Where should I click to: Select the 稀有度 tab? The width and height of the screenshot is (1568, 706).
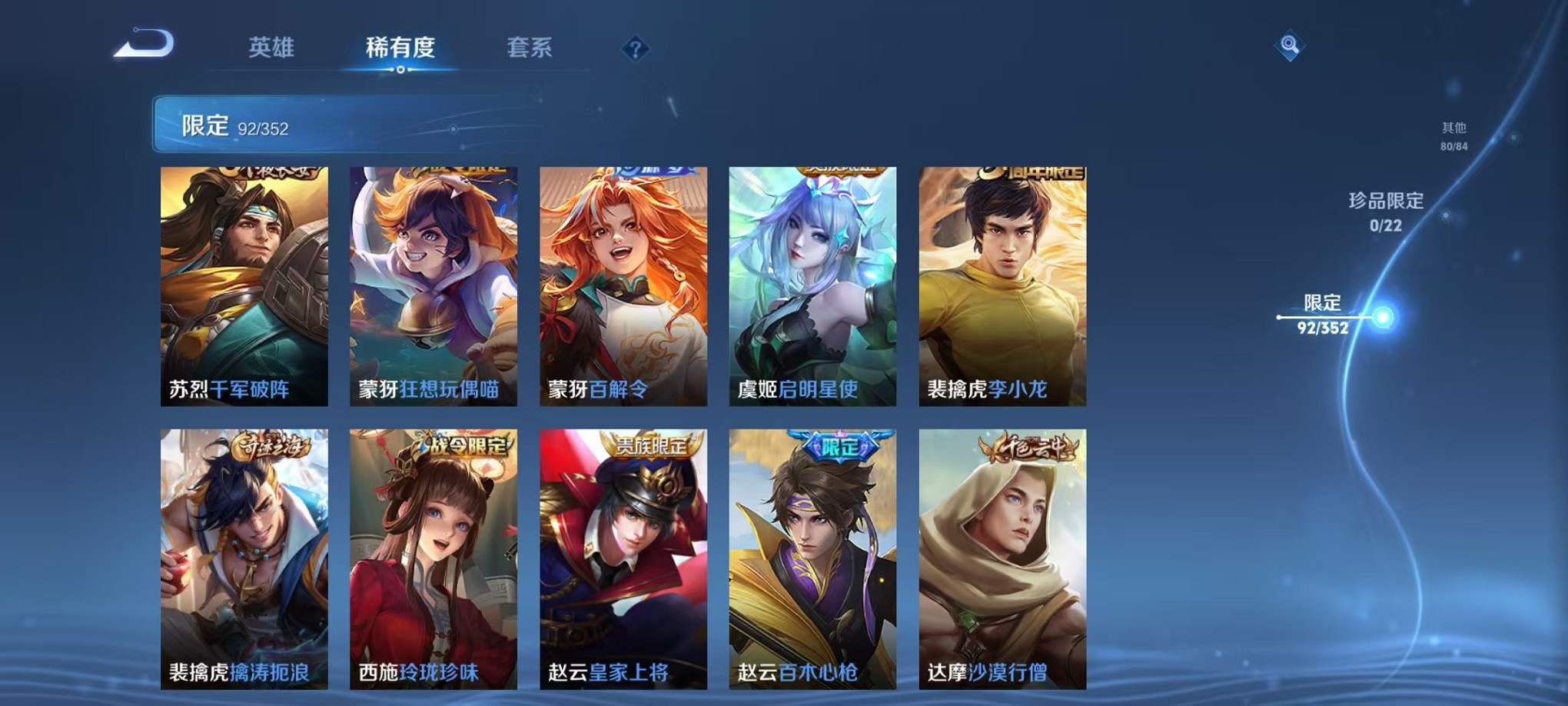[x=399, y=49]
